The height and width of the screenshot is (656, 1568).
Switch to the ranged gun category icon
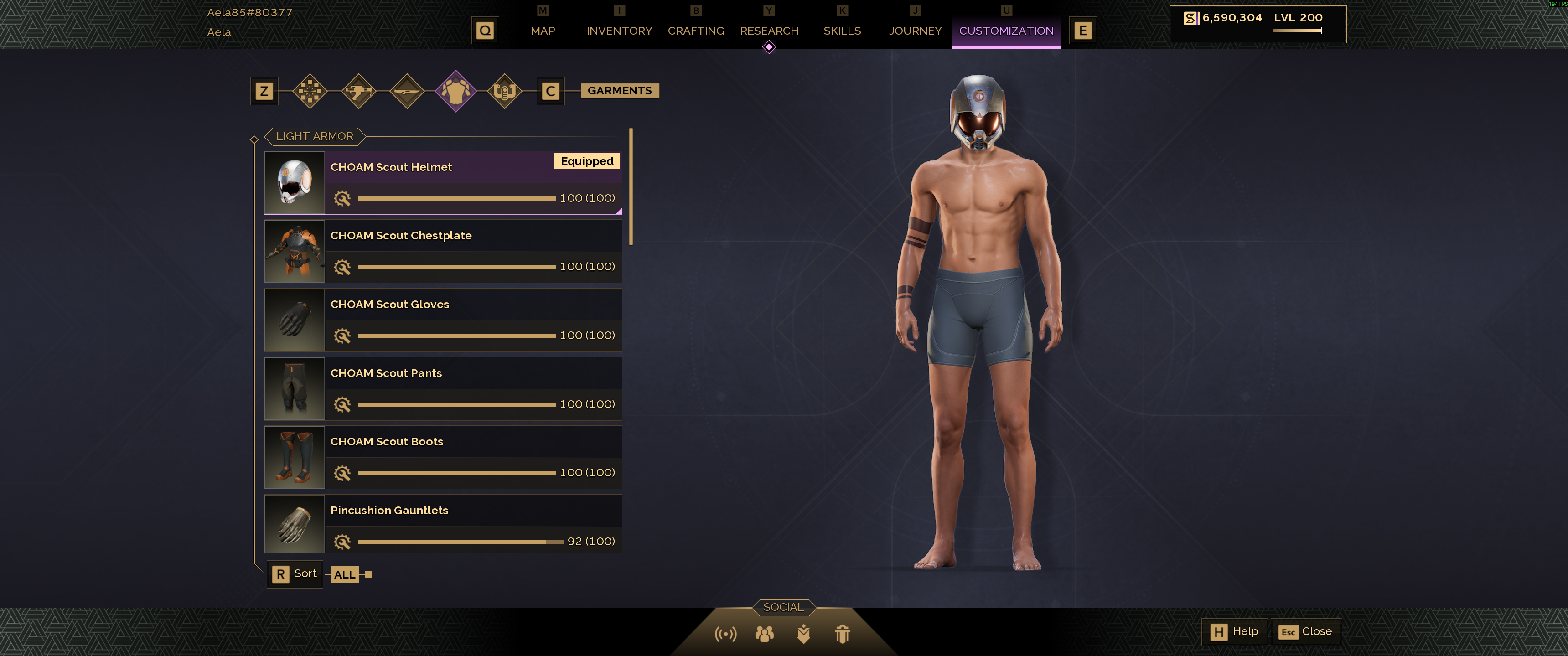[358, 91]
